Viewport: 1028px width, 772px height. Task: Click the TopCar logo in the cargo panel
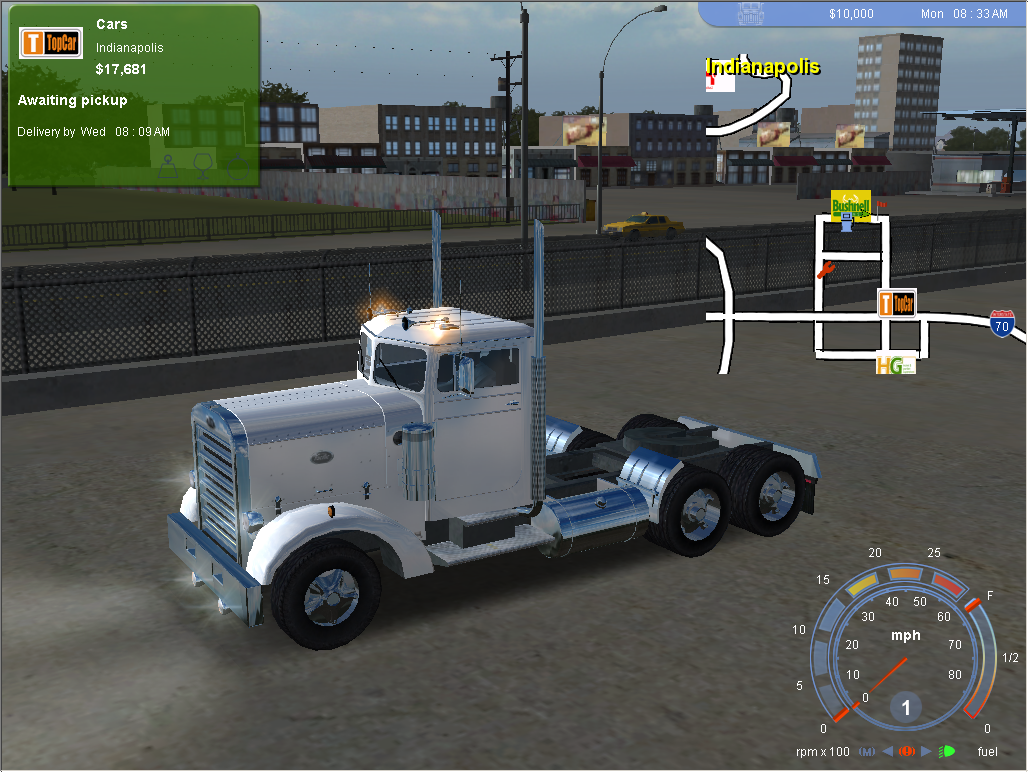point(50,43)
